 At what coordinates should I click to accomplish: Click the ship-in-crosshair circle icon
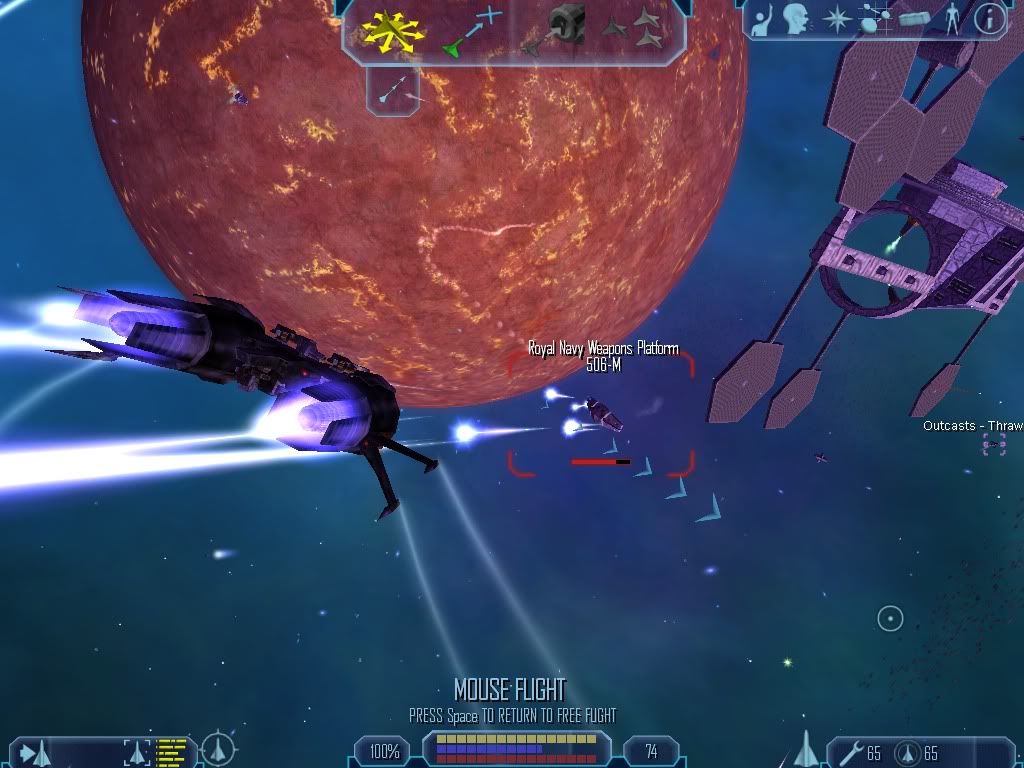coord(218,749)
